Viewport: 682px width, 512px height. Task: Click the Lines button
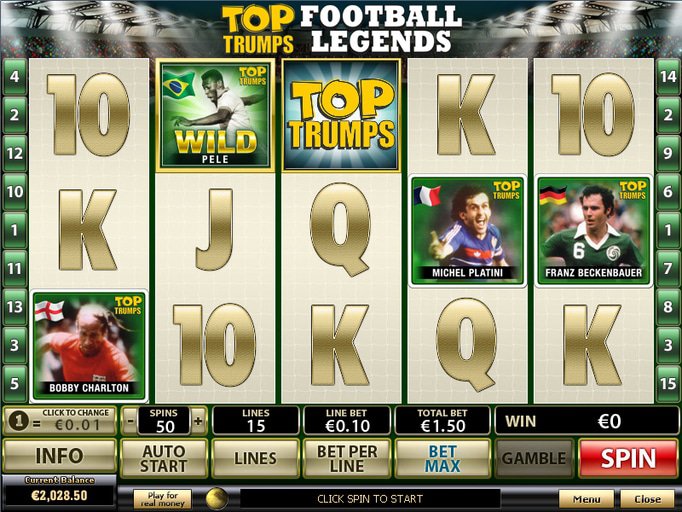[x=255, y=458]
